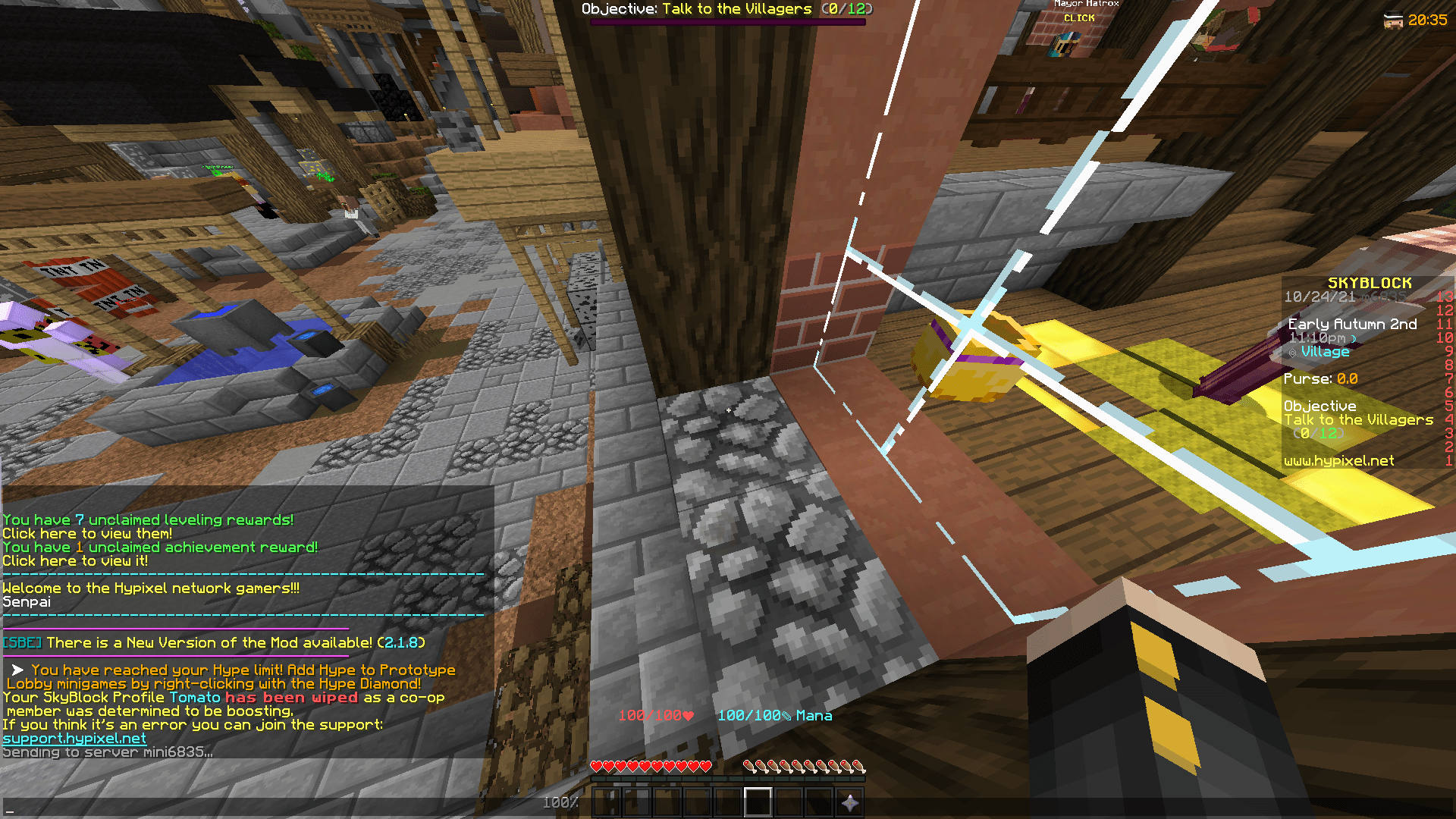Open the support.hypixel.net link in chat
This screenshot has width=1456, height=819.
click(x=74, y=738)
